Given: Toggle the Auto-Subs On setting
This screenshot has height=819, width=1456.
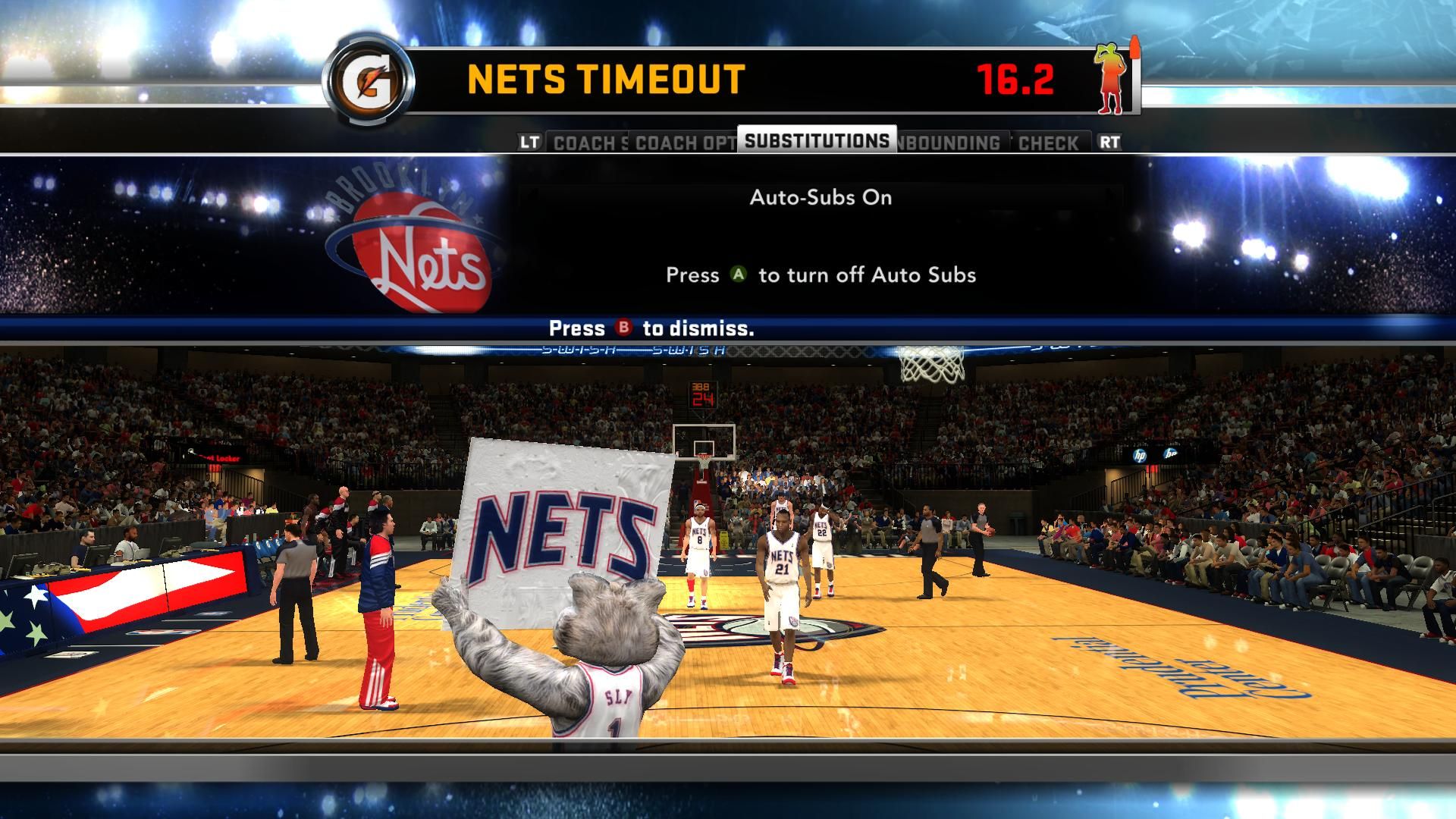Looking at the screenshot, I should (x=821, y=198).
